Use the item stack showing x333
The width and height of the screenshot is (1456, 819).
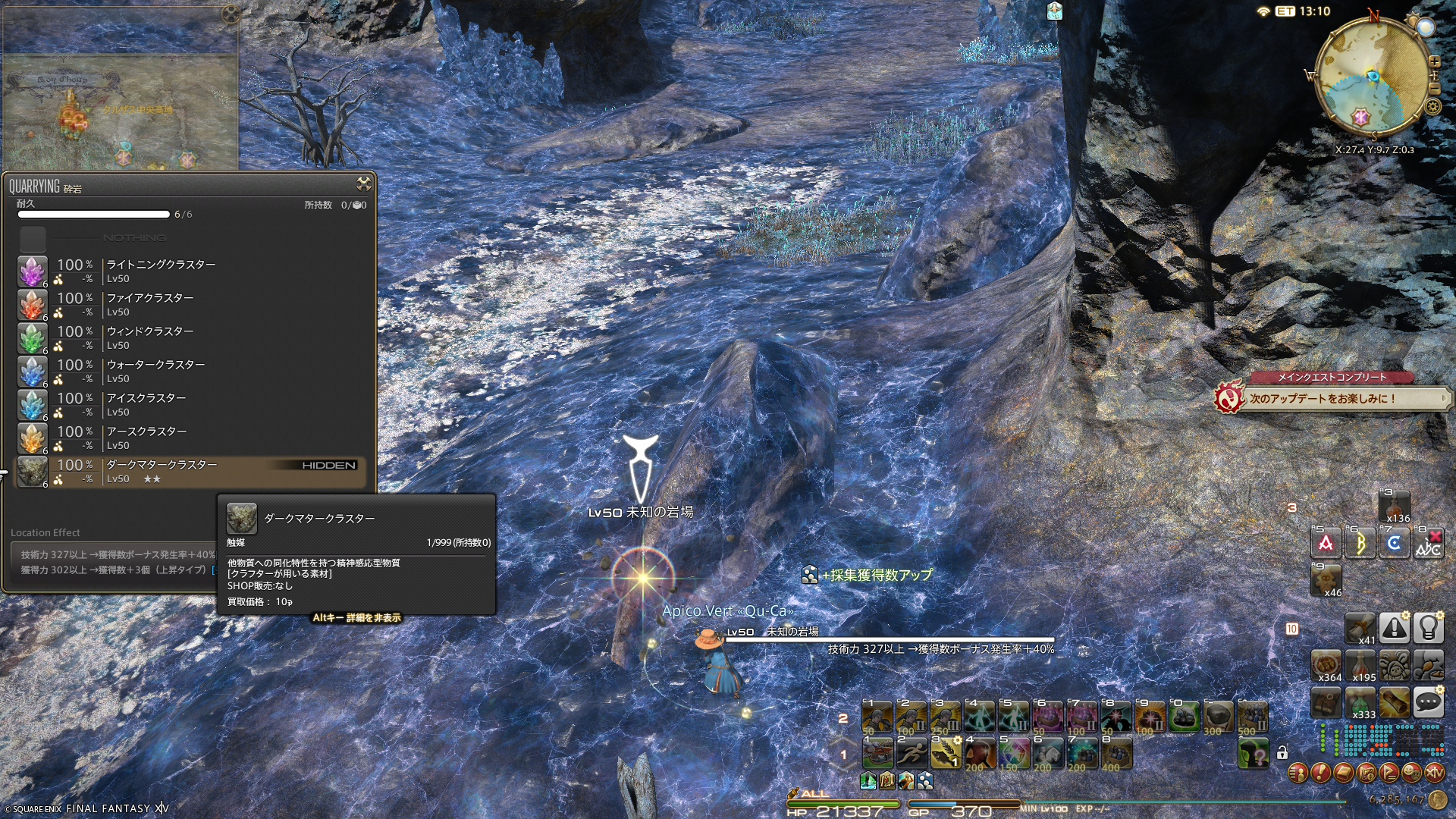(1360, 703)
